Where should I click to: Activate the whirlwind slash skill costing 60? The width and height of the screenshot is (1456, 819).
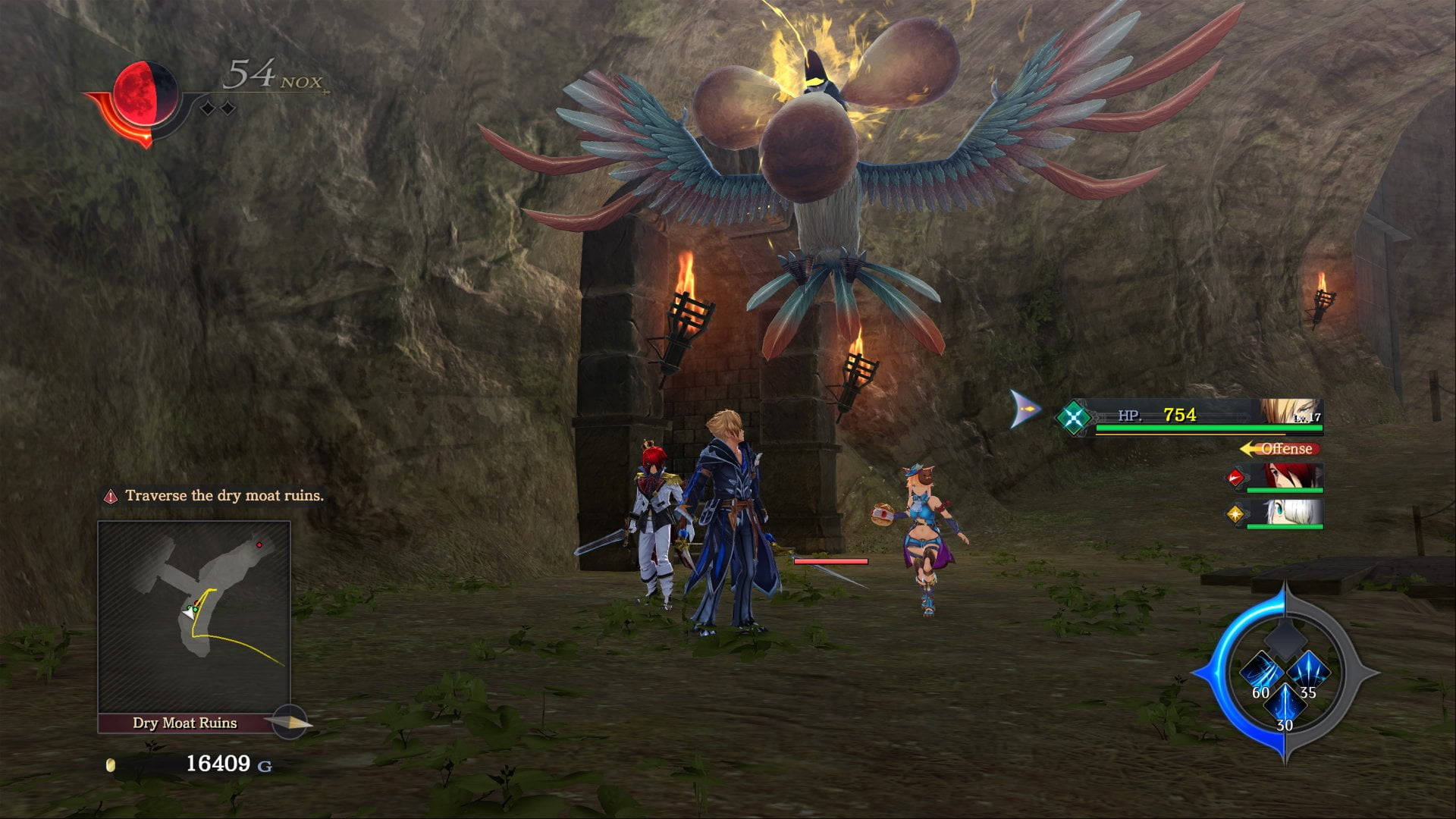coord(1261,672)
